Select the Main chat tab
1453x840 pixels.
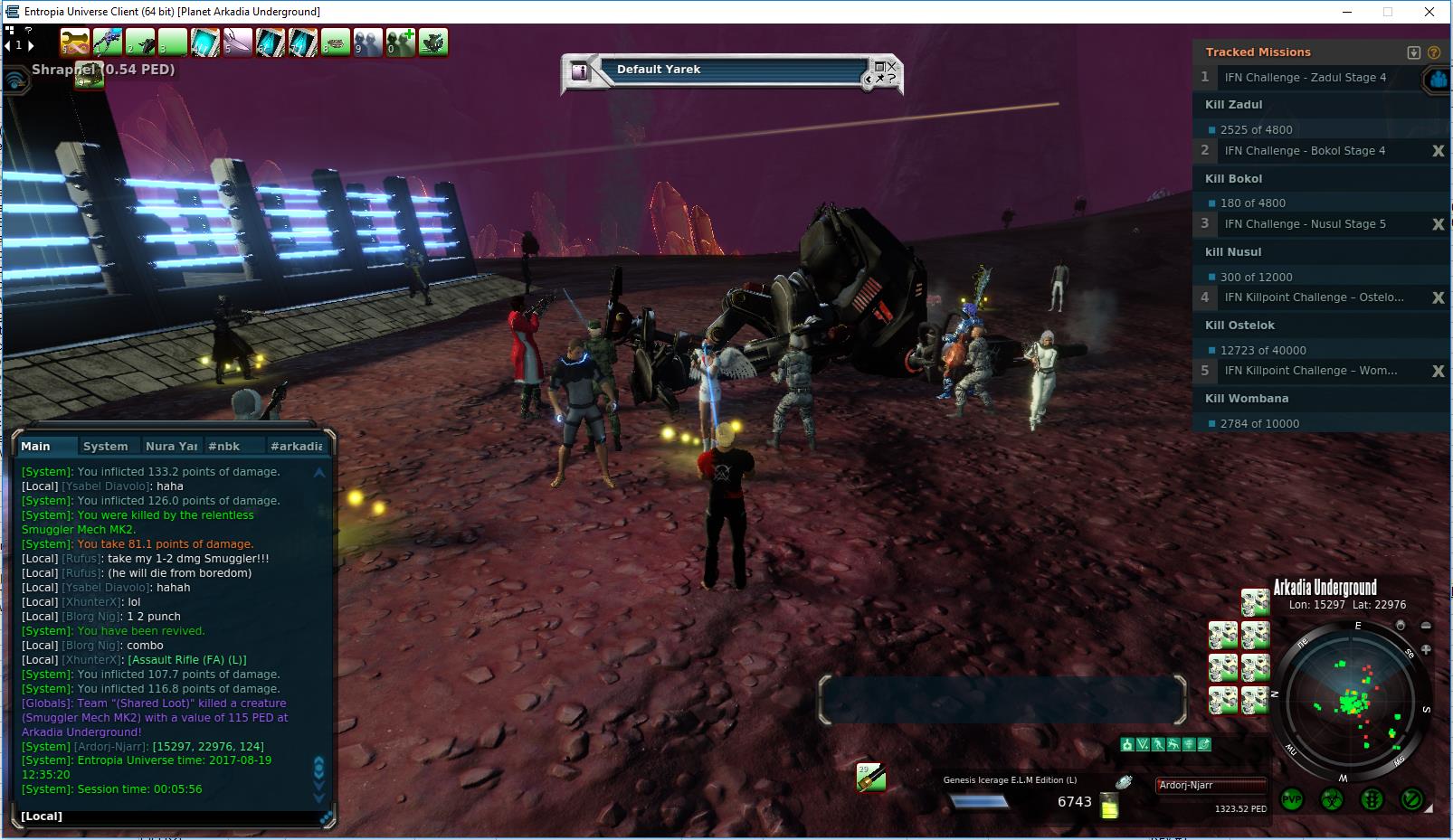pos(36,446)
